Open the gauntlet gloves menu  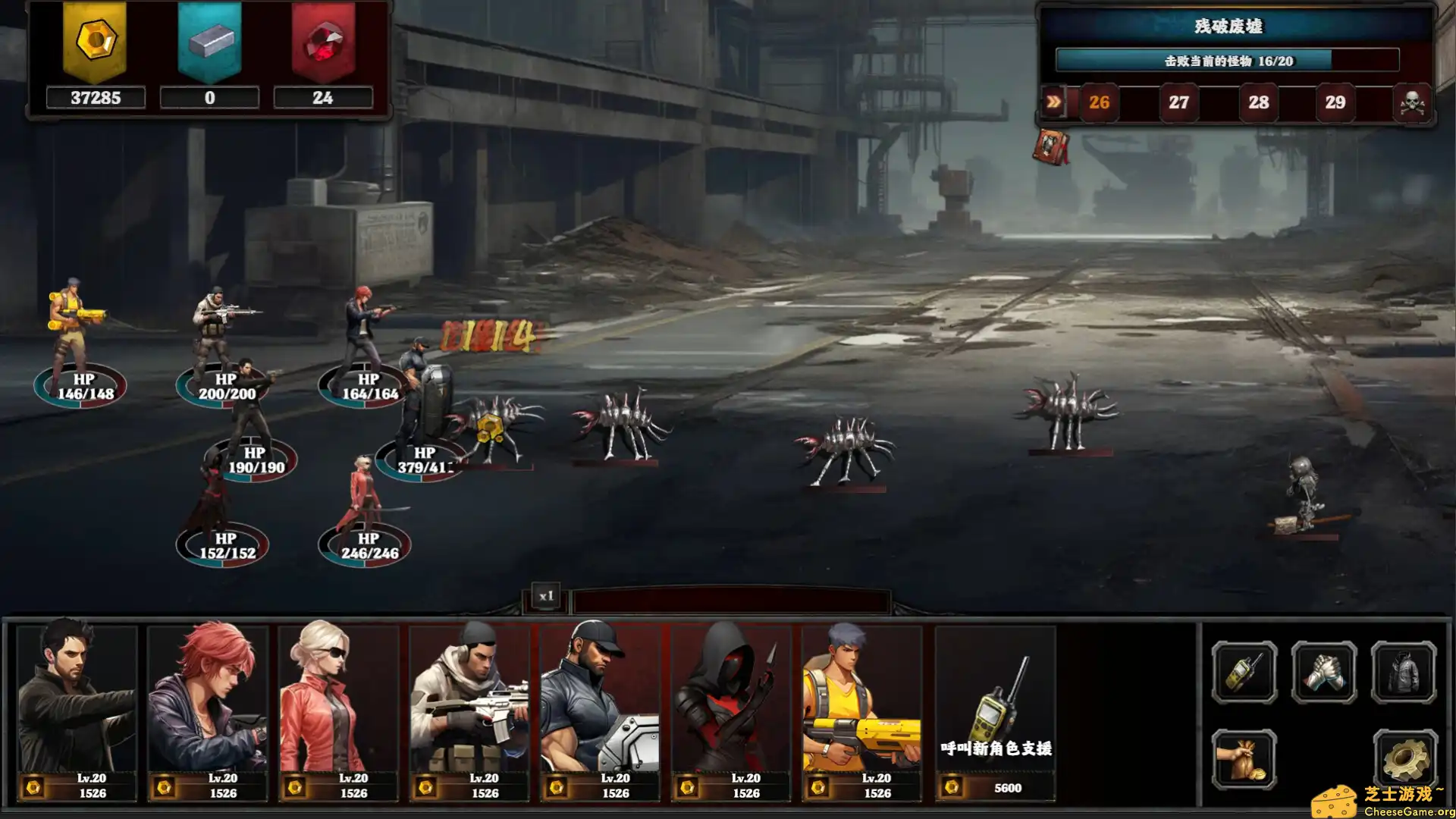click(1324, 673)
